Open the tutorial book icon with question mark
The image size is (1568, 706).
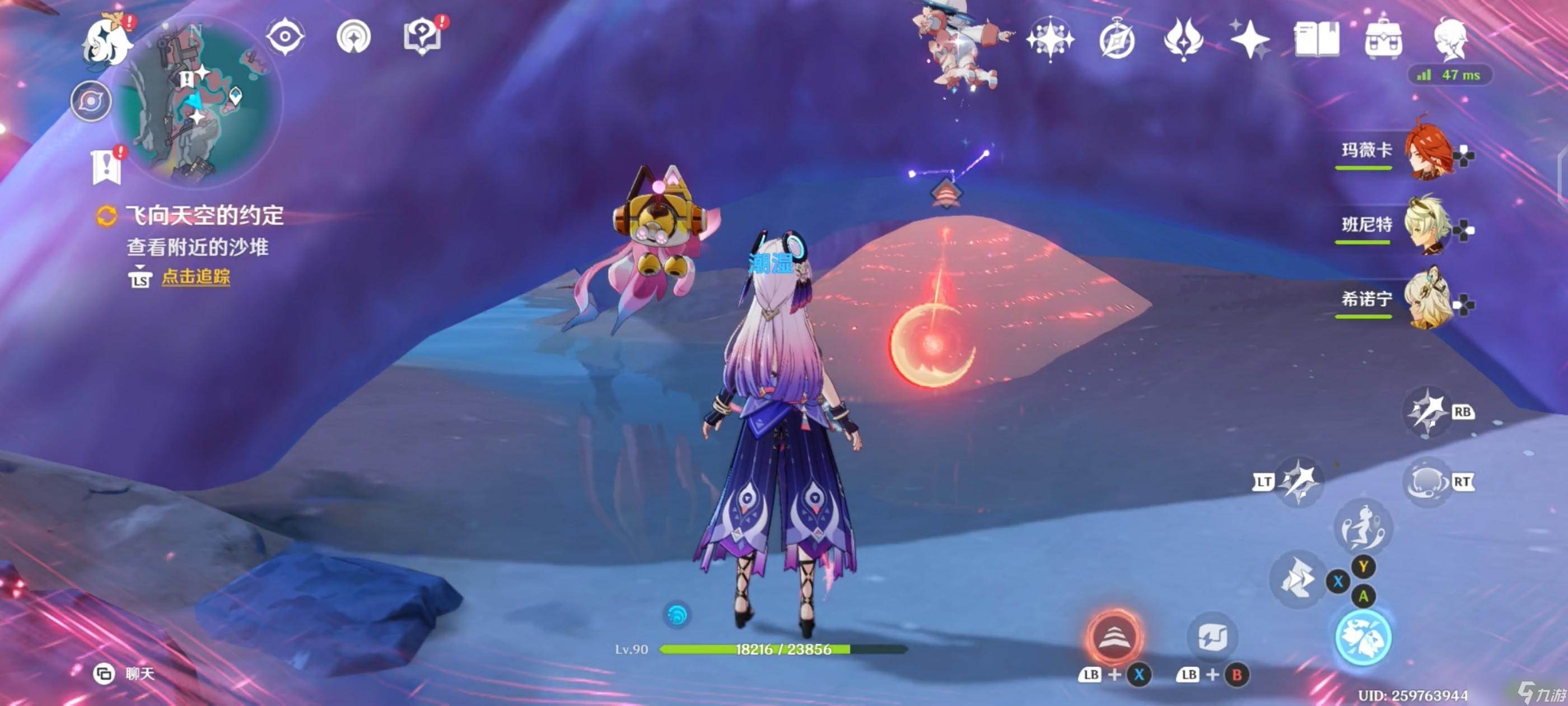click(x=422, y=38)
